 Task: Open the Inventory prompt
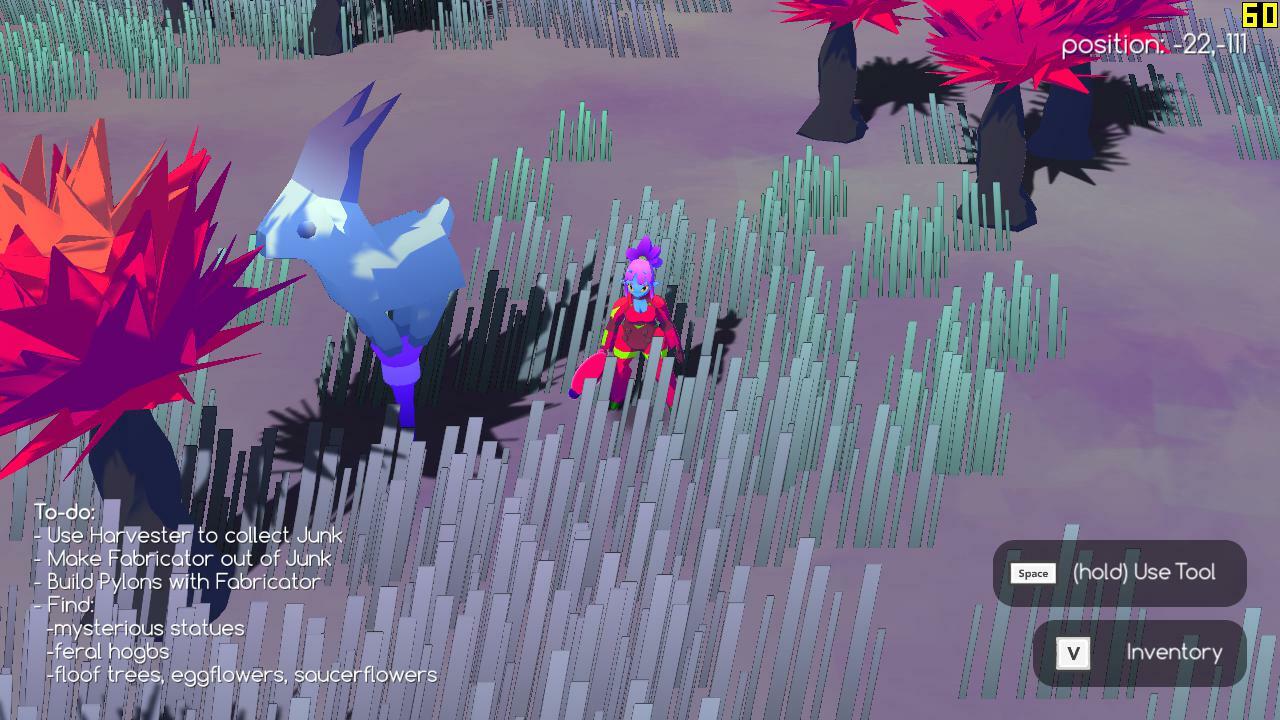pos(1175,652)
